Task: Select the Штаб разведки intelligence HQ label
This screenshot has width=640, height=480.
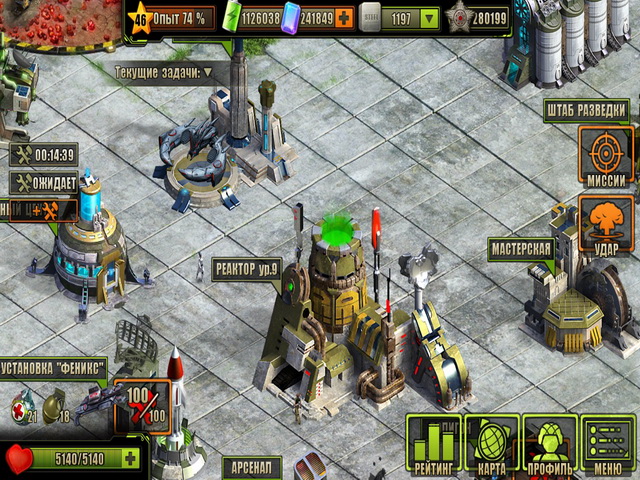Action: tap(588, 109)
